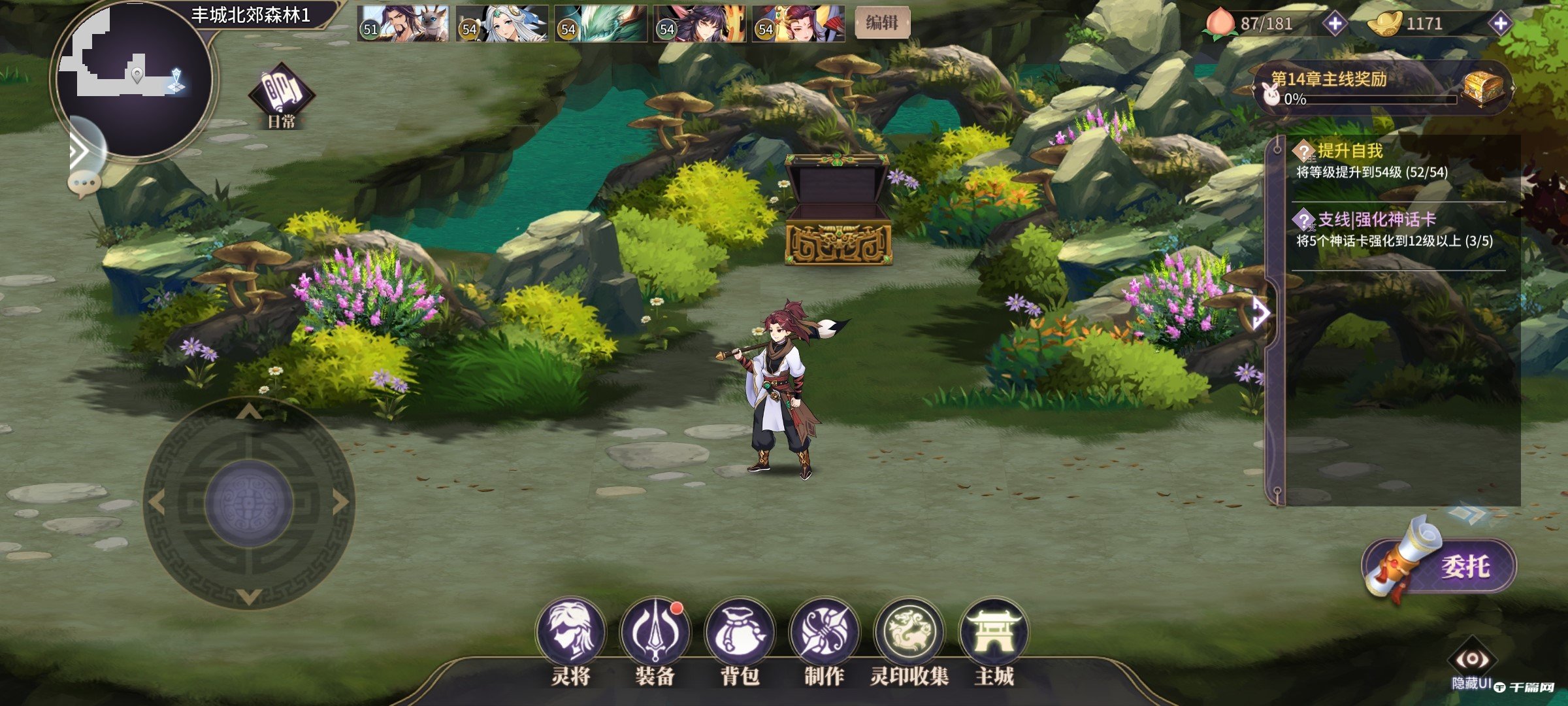1568x706 pixels.
Task: Add more peach stamina with plus button
Action: pos(1334,24)
